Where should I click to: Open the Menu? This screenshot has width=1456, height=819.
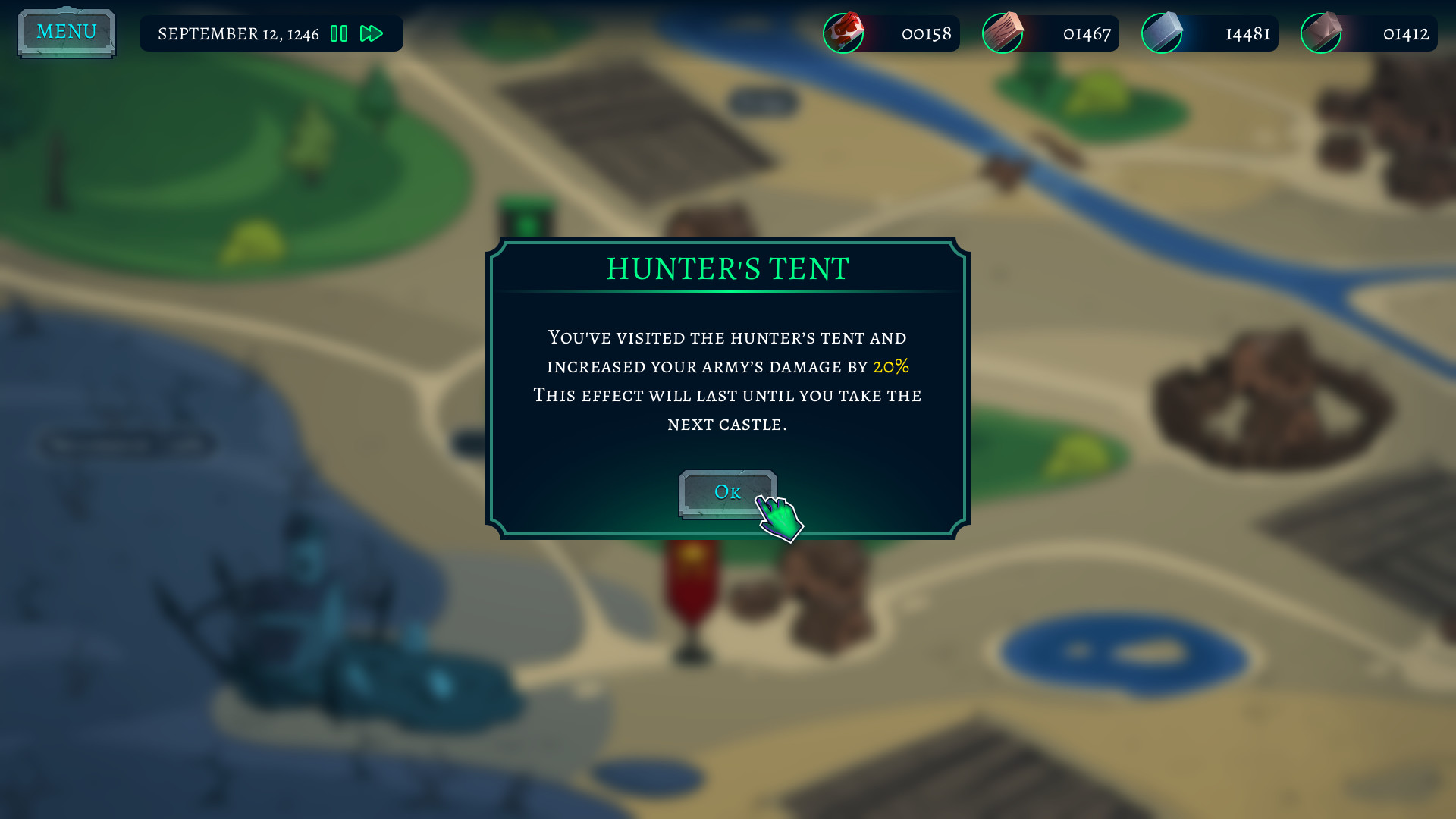67,33
